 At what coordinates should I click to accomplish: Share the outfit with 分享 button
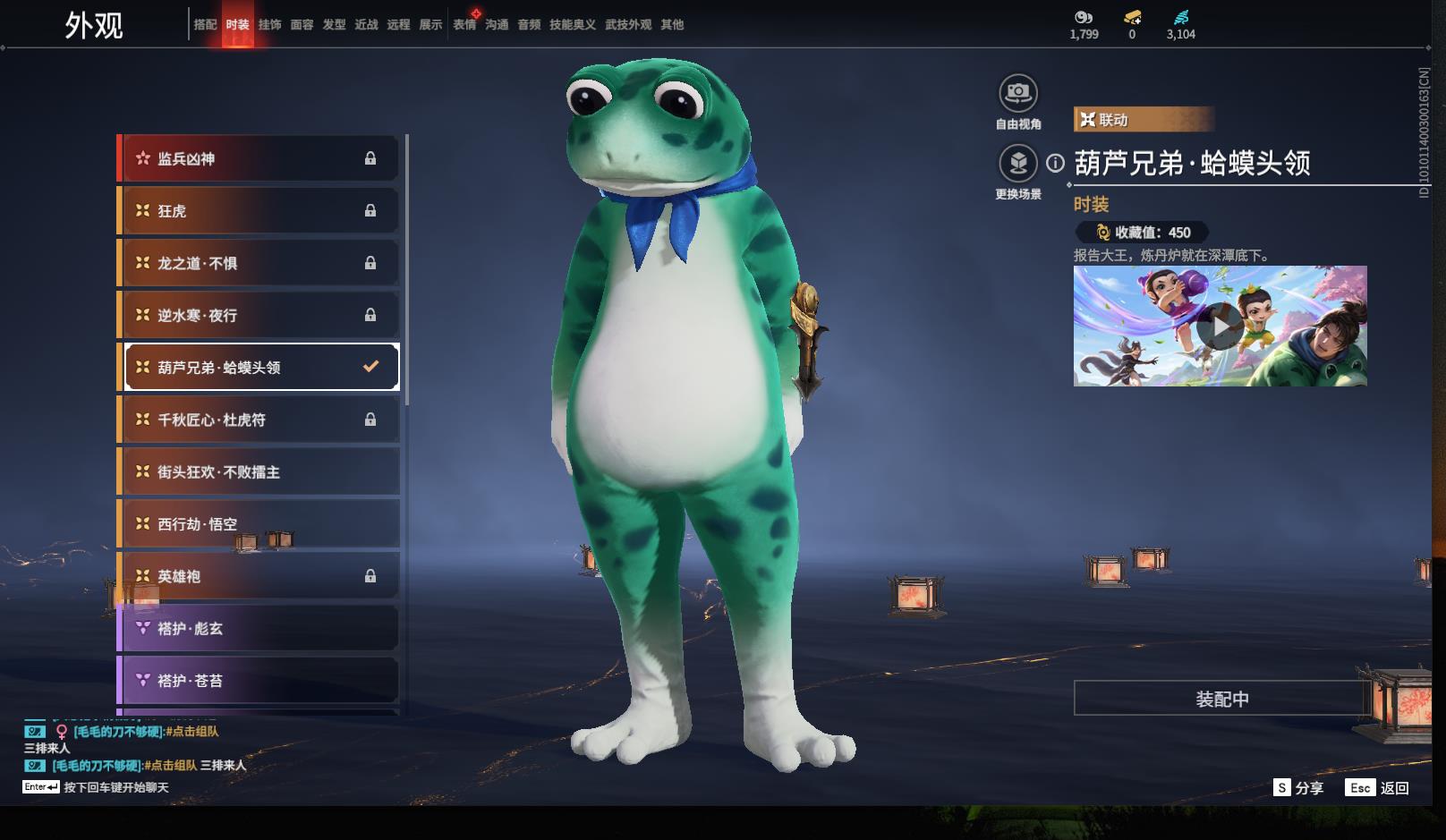point(1298,788)
